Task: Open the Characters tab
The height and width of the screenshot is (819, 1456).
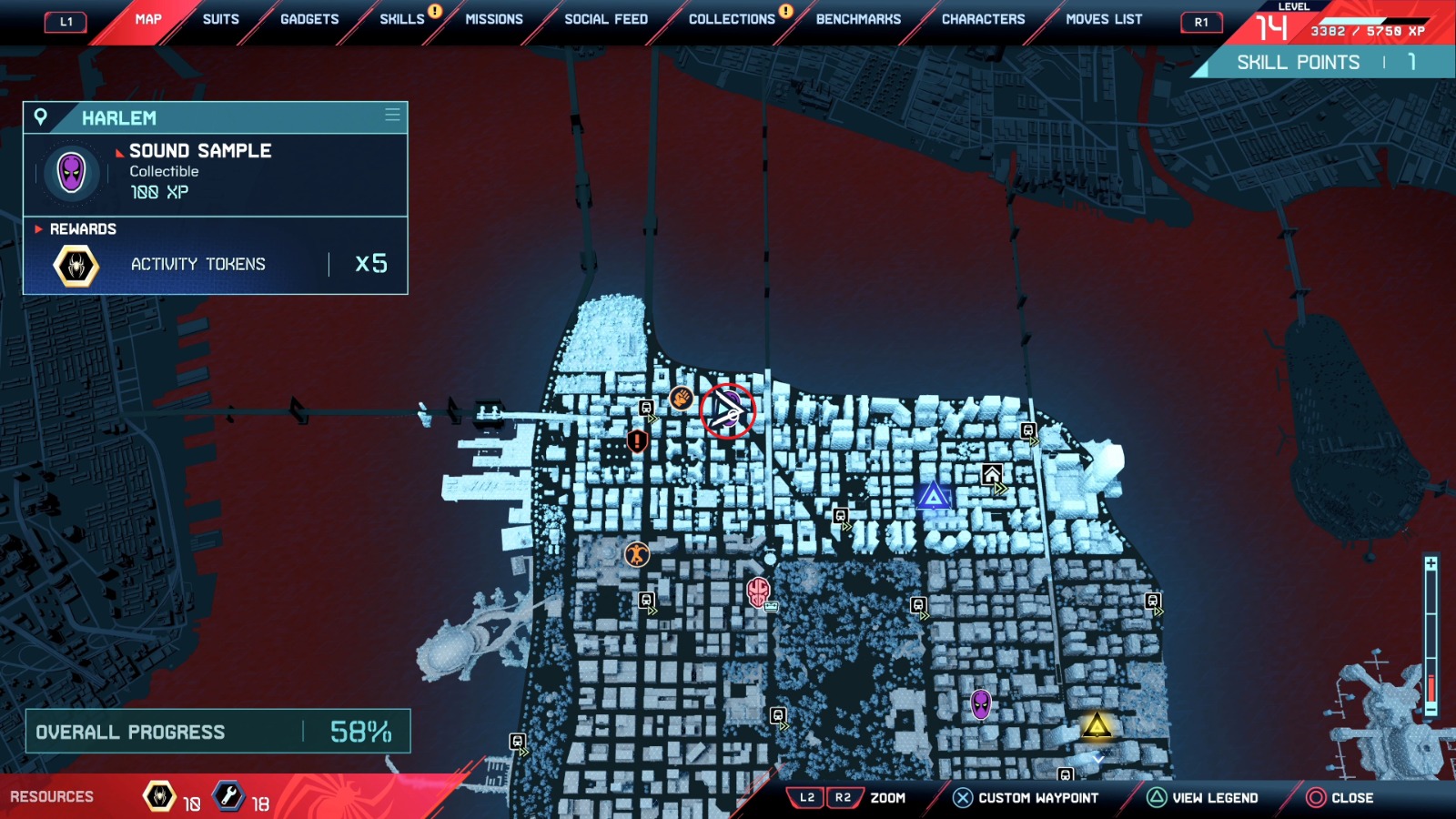Action: [983, 19]
